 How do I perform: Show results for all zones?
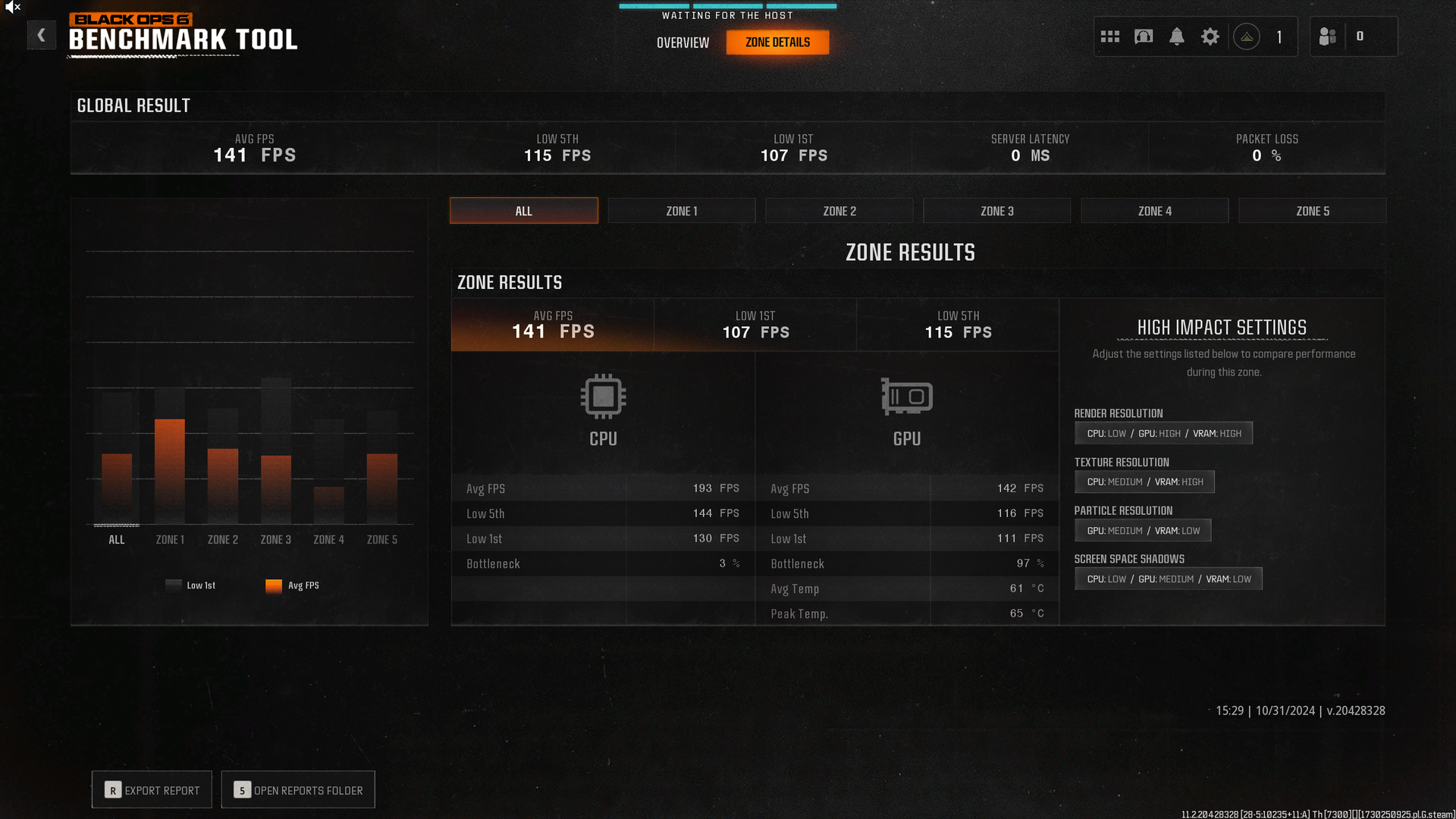pos(523,211)
